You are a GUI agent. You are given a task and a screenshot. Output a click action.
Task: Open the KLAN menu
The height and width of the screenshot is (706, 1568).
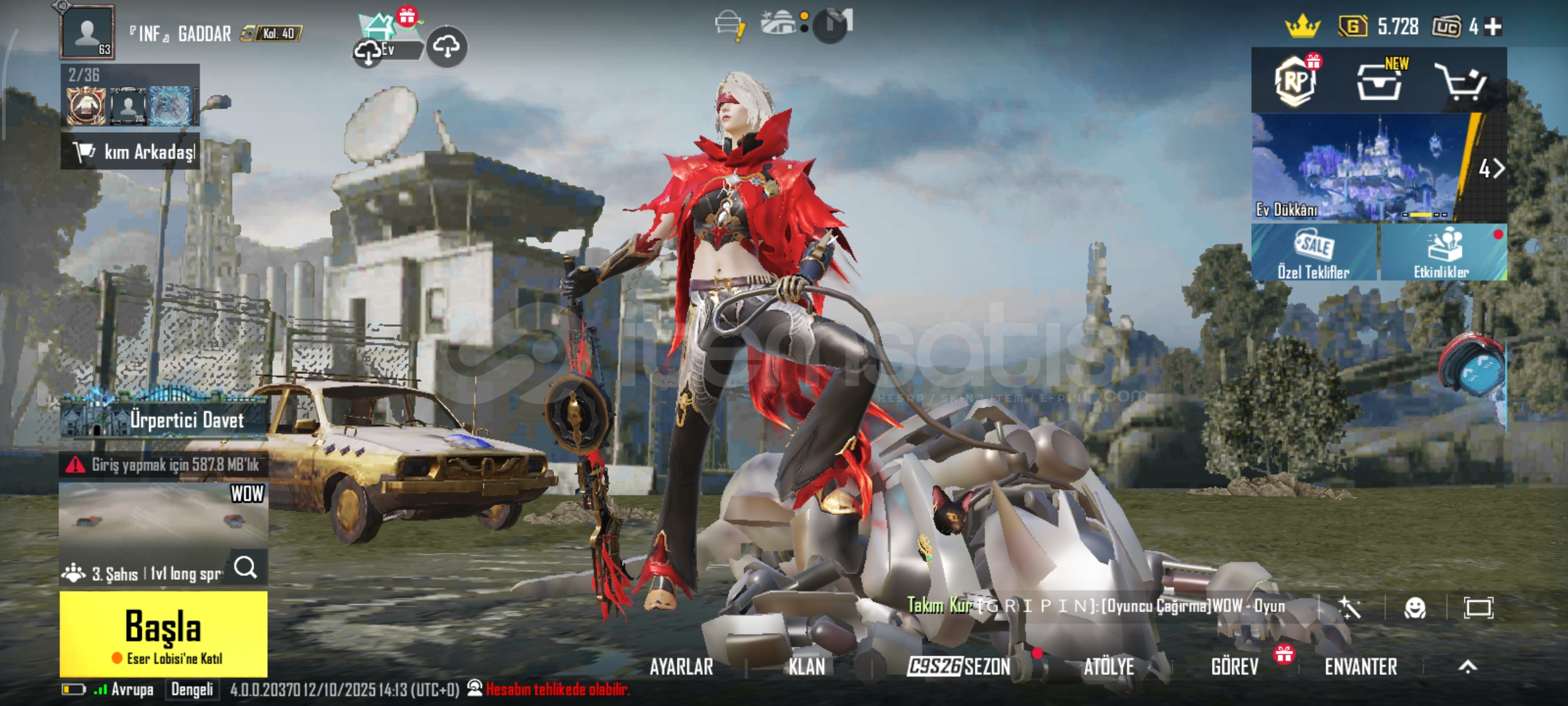coord(806,667)
